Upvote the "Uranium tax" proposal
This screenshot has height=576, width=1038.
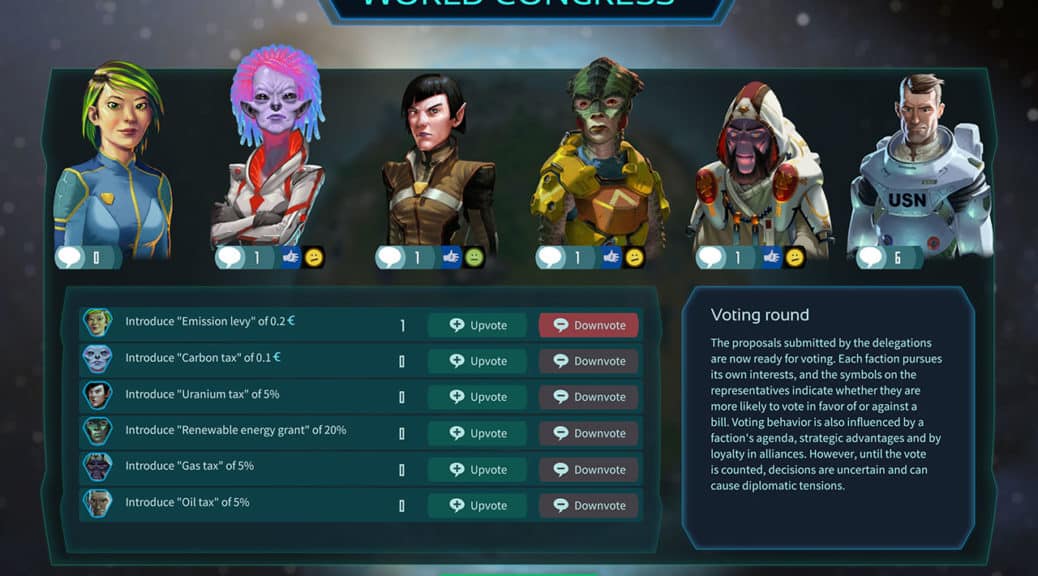pos(477,397)
